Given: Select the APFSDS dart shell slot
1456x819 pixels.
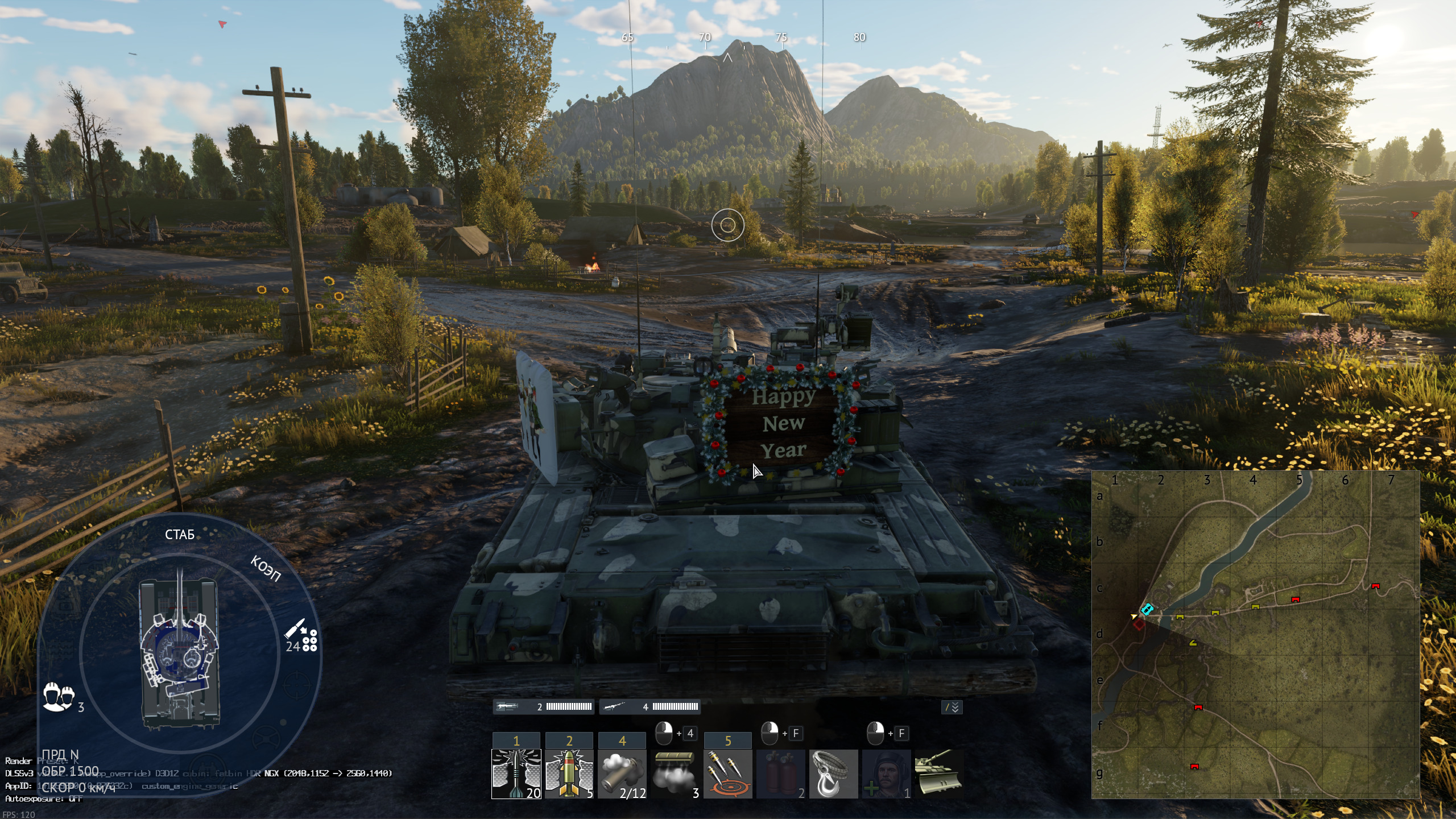Looking at the screenshot, I should [x=516, y=773].
